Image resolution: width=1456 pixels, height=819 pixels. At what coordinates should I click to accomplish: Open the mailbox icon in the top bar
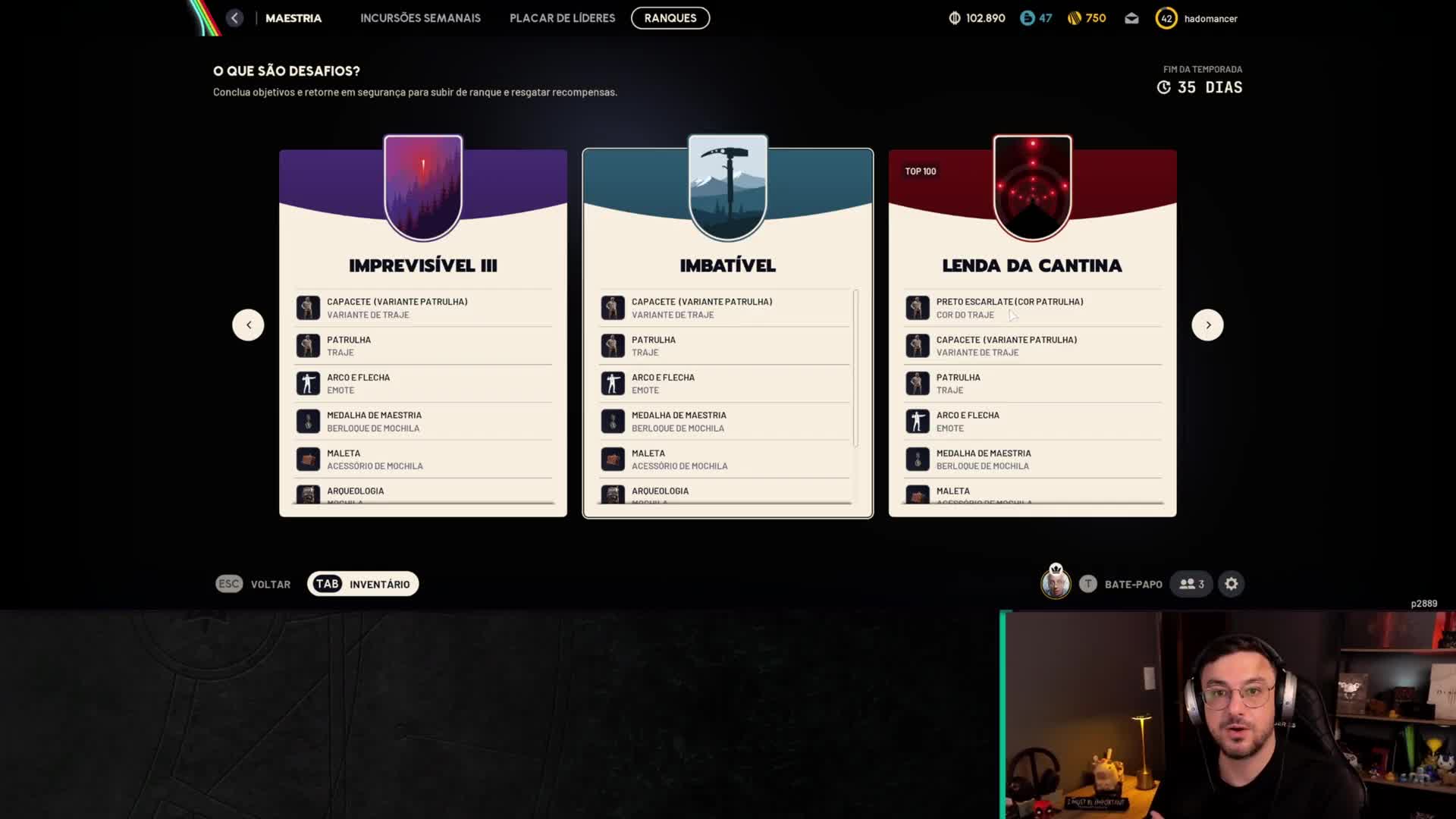coord(1131,17)
